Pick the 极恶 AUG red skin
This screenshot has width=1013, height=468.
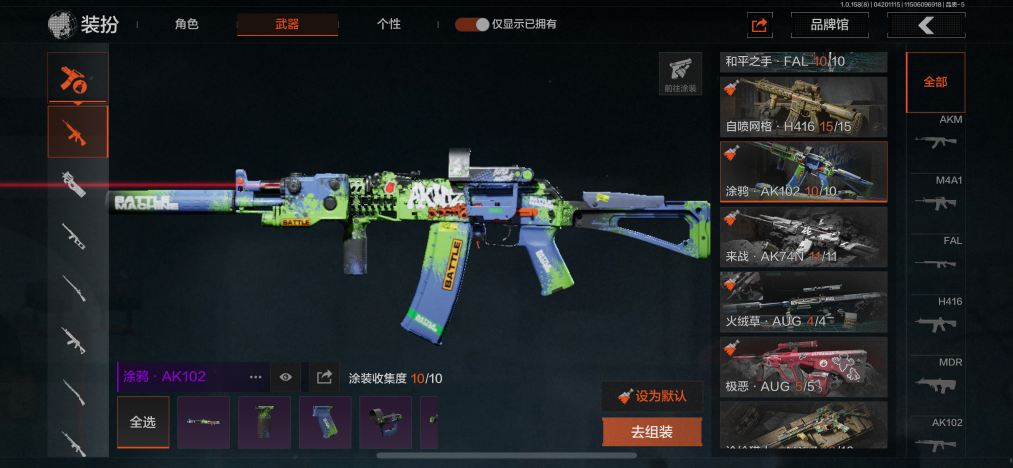coord(803,366)
